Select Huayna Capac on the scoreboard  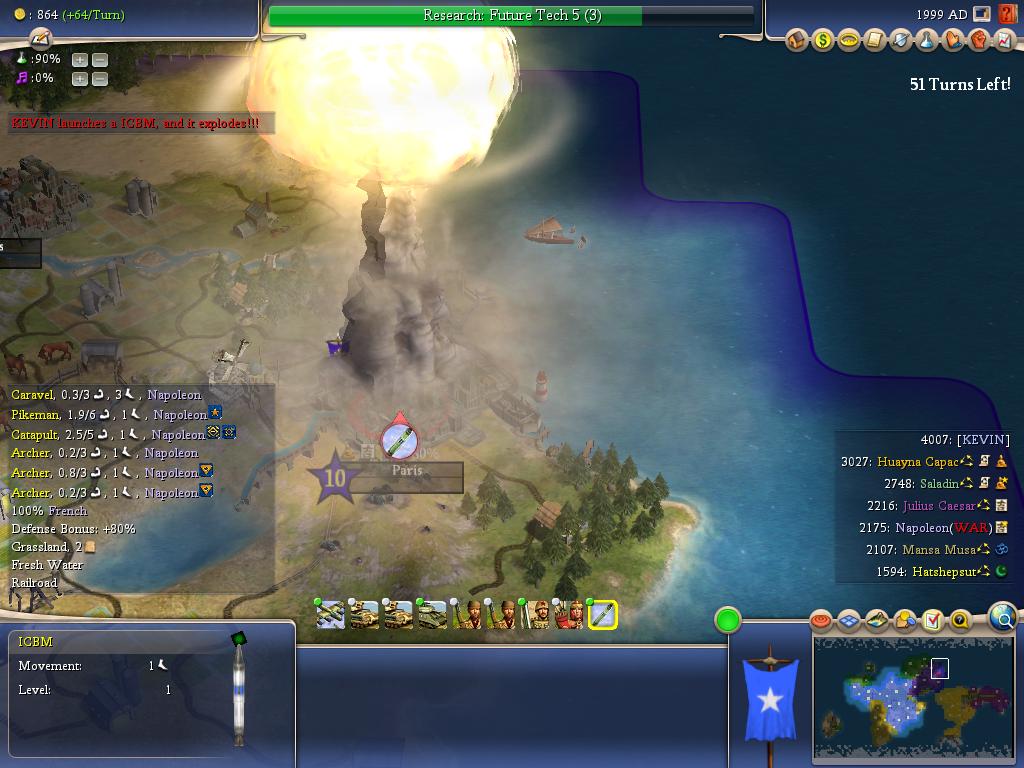click(918, 462)
